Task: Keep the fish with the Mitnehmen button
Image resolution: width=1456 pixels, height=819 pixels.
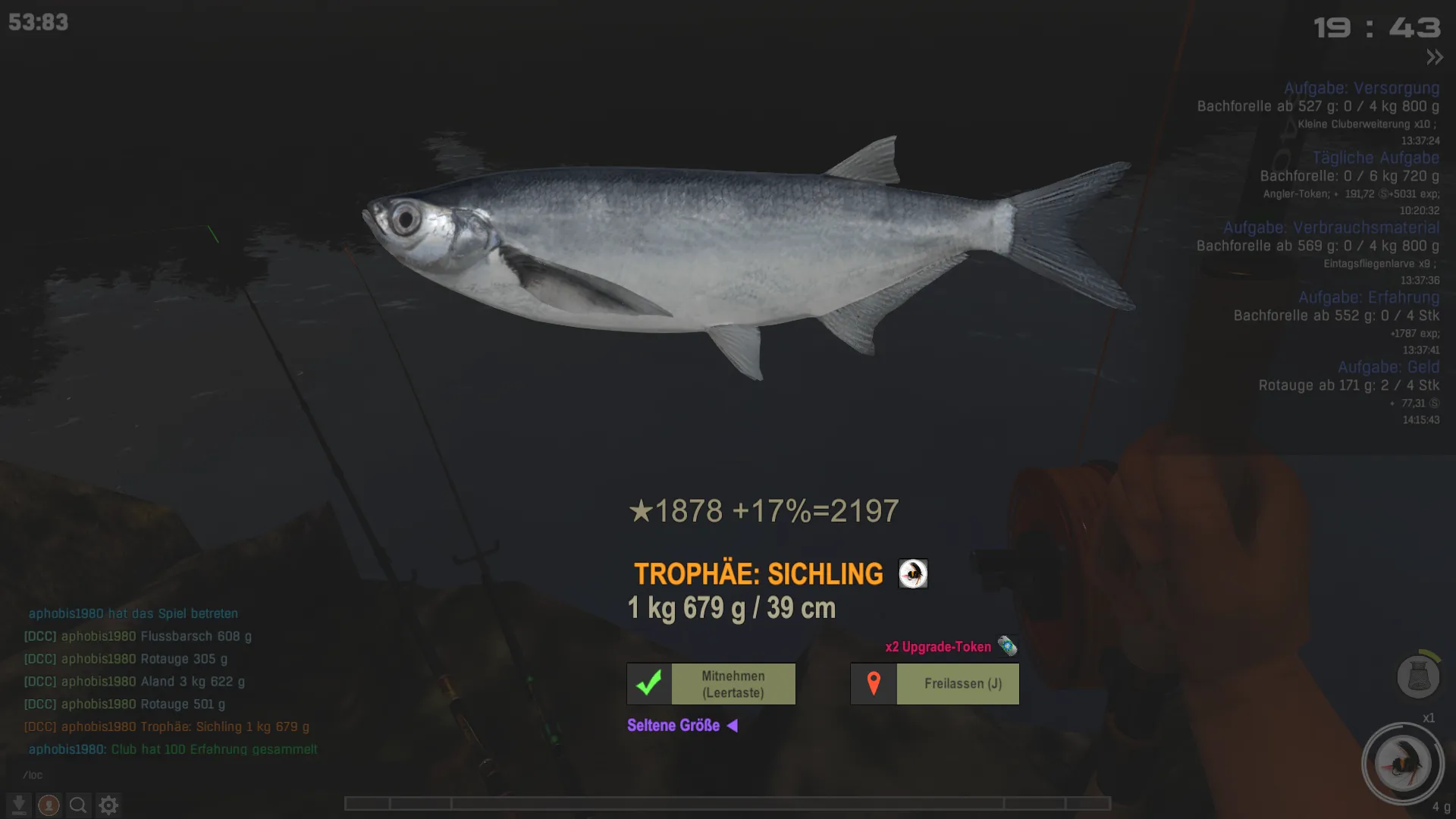Action: pyautogui.click(x=711, y=684)
